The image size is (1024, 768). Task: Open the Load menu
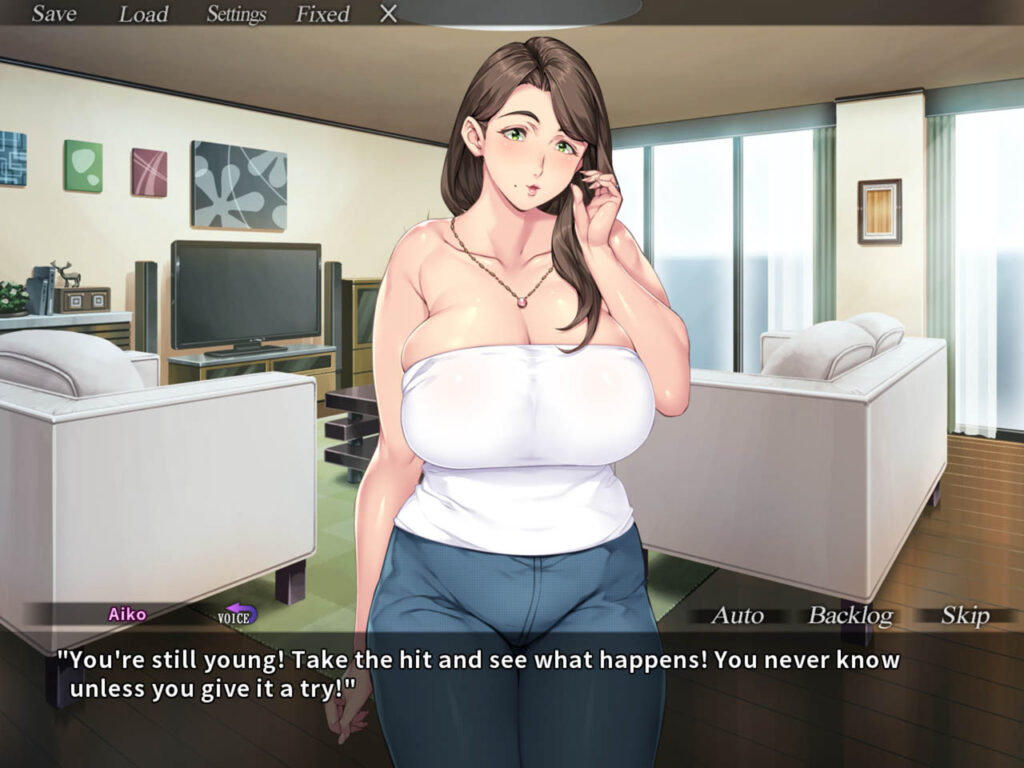pyautogui.click(x=144, y=14)
